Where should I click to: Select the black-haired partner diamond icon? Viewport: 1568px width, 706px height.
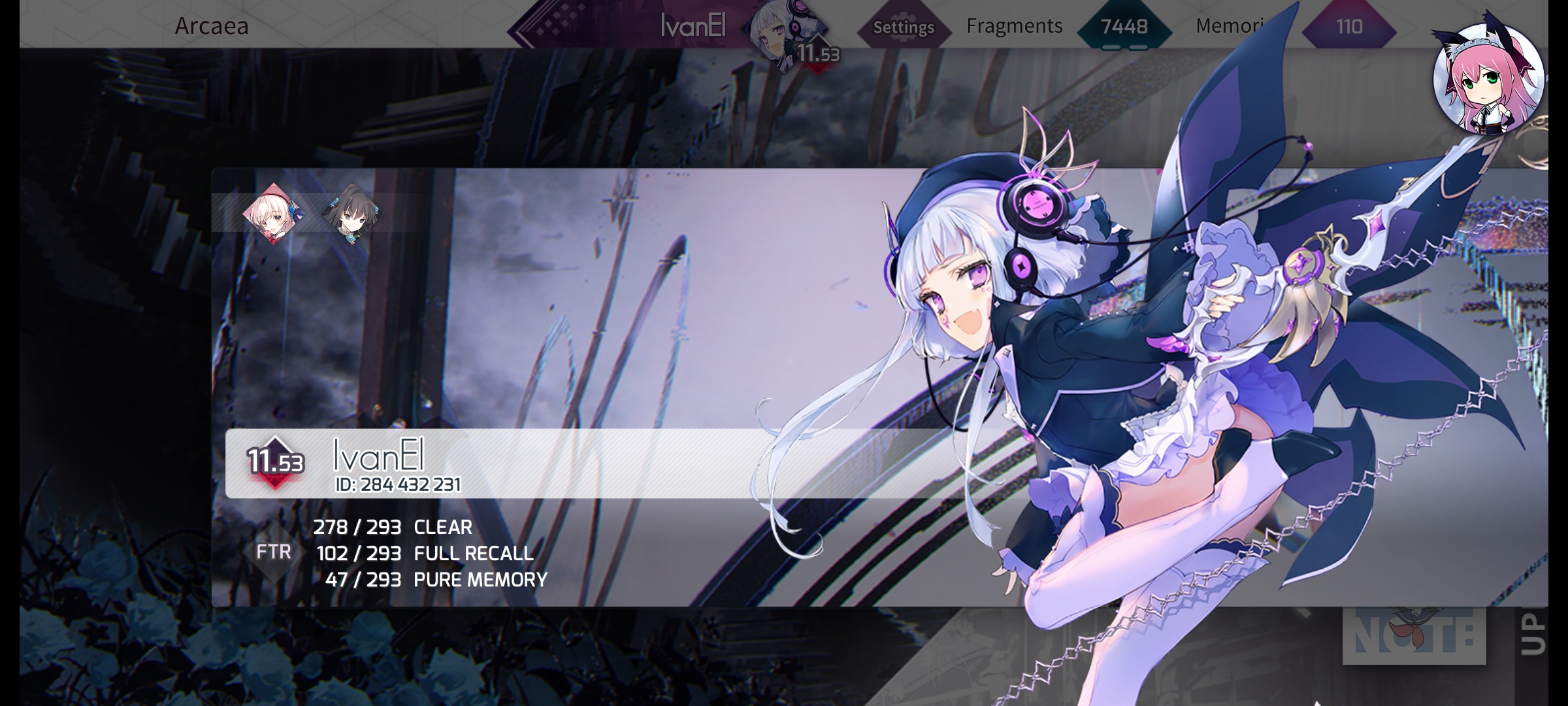pyautogui.click(x=351, y=213)
